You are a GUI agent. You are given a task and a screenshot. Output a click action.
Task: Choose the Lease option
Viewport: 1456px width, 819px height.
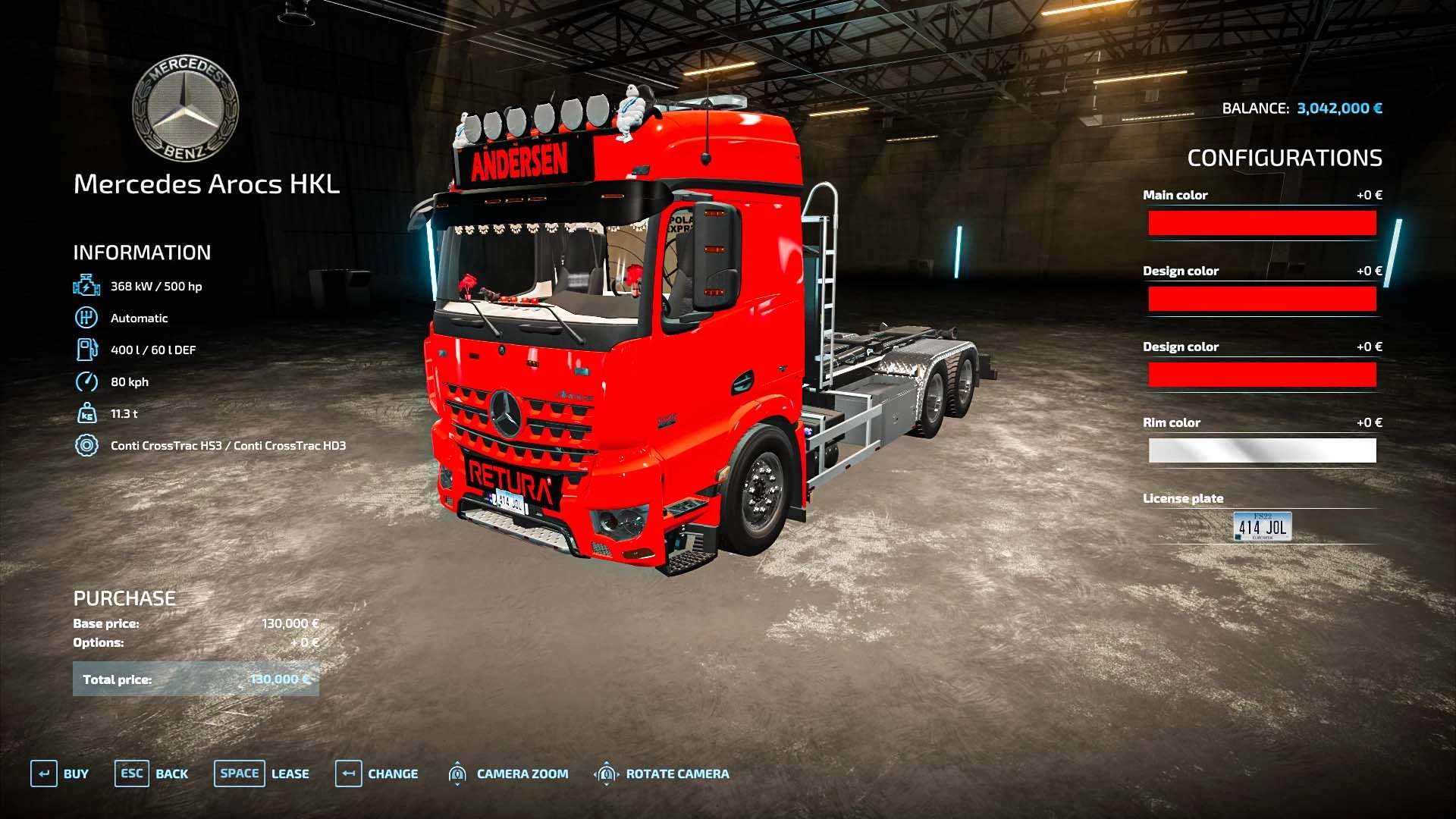[262, 773]
